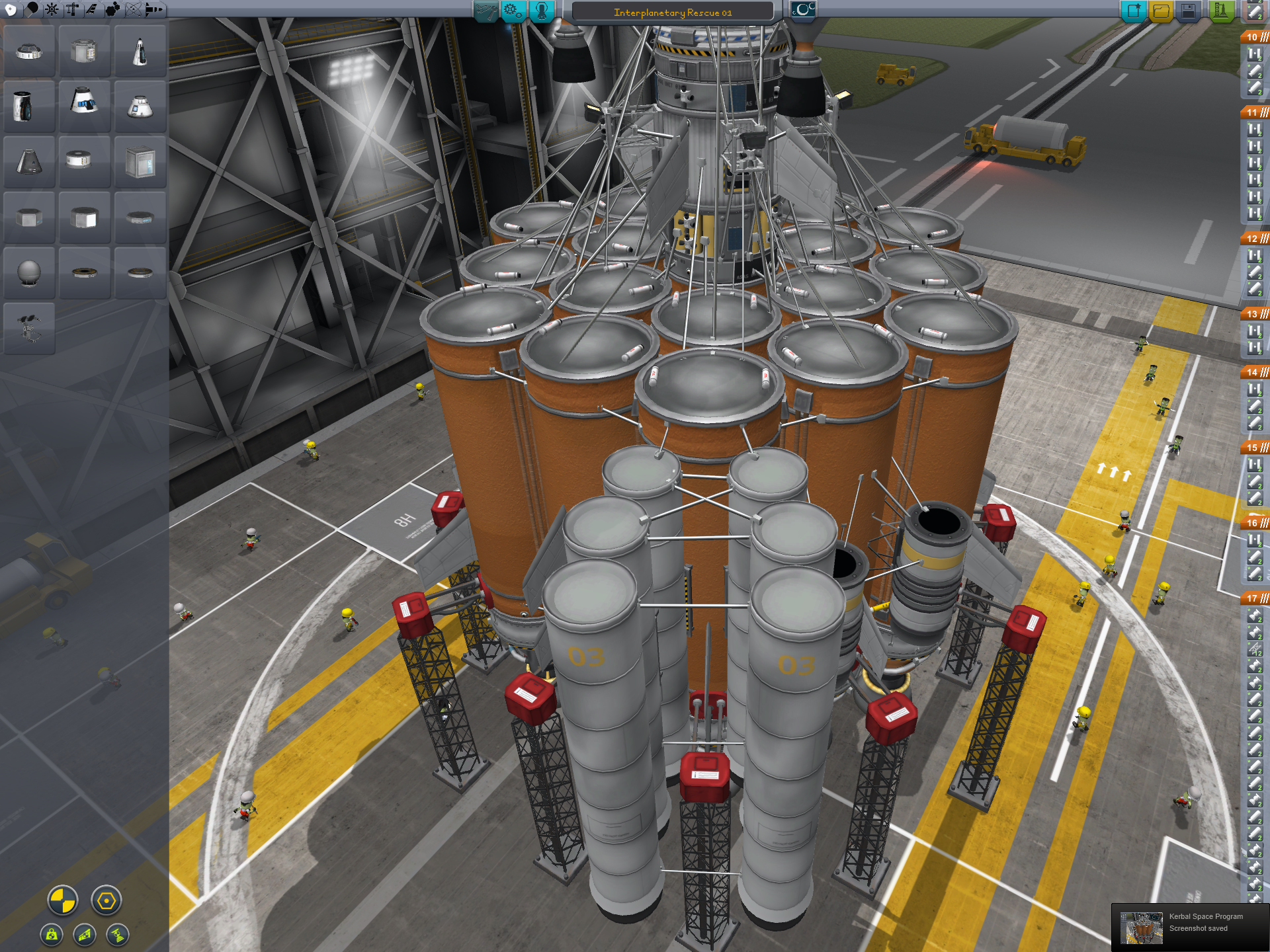The width and height of the screenshot is (1270, 952).
Task: Open the Crew assignment panel
Action: [x=541, y=11]
